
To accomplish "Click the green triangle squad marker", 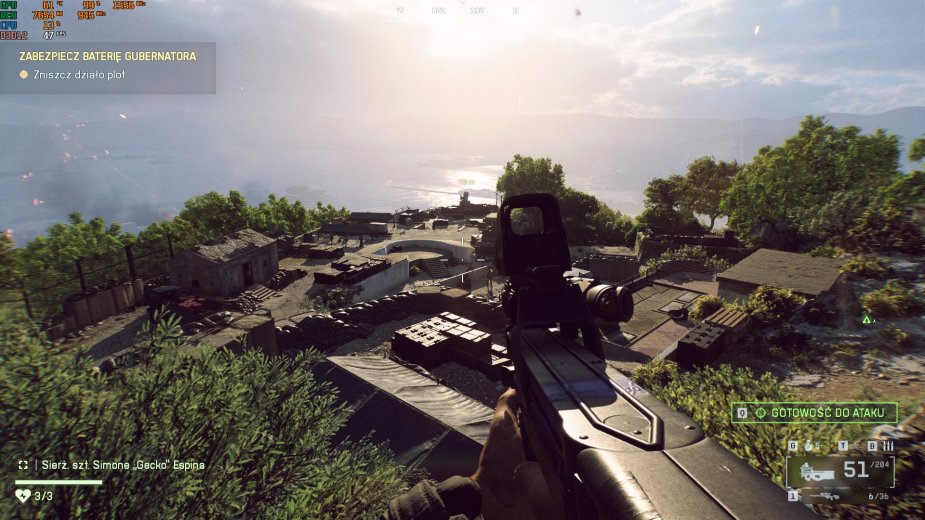I will (x=867, y=320).
